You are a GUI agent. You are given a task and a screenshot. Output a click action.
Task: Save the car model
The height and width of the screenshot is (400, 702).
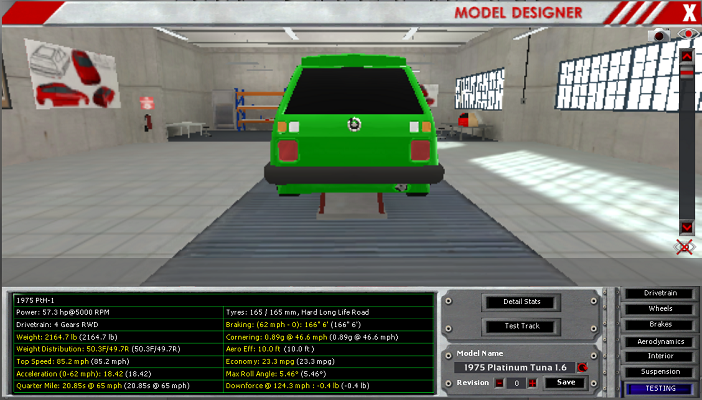click(x=565, y=383)
